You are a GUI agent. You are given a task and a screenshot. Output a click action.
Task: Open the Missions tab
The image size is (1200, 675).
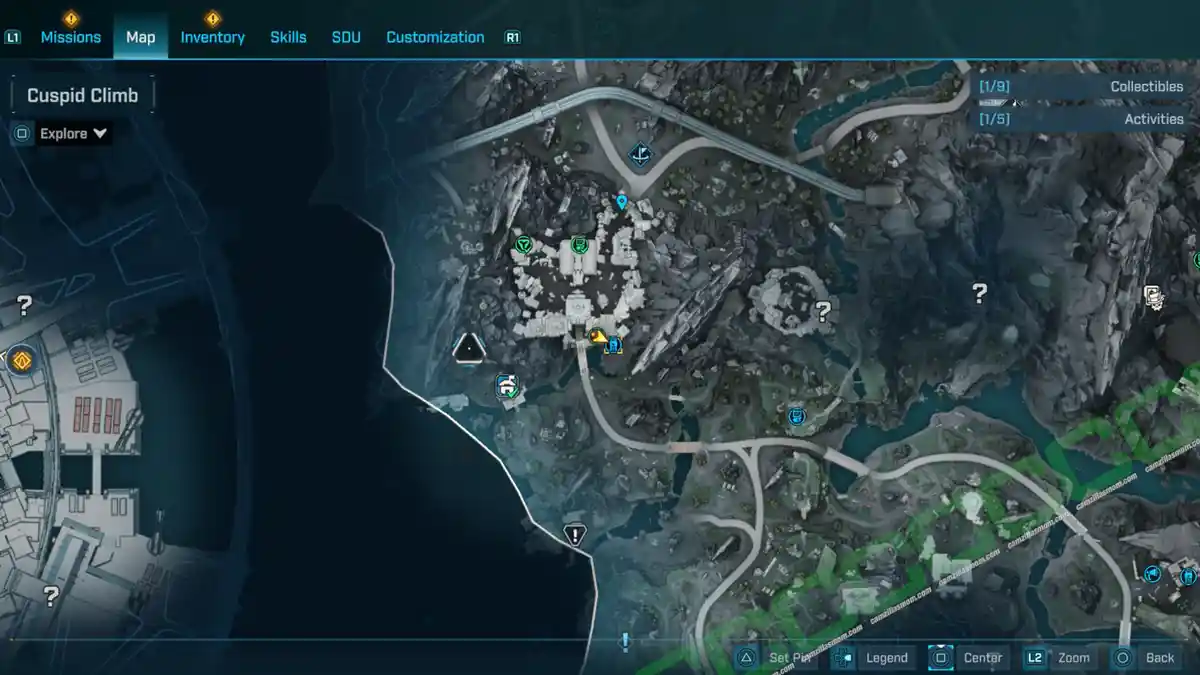click(70, 37)
